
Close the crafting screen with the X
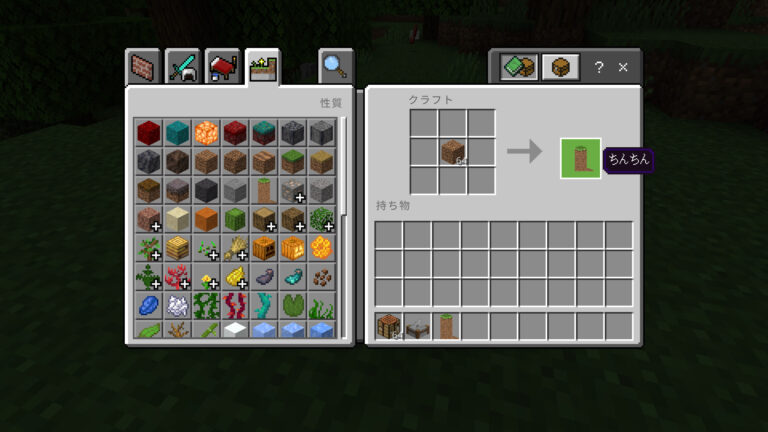coord(623,67)
